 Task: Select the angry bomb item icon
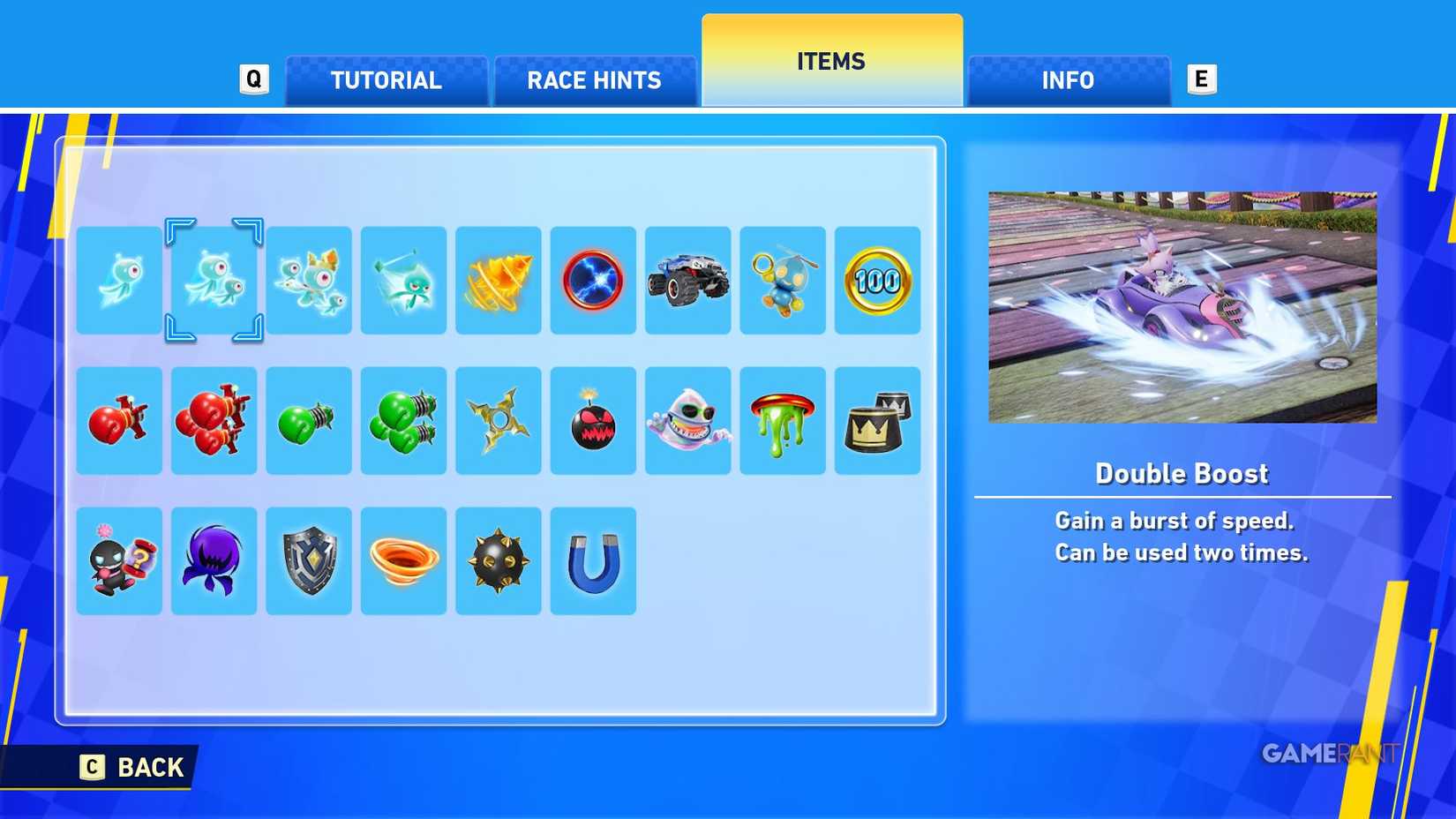pyautogui.click(x=593, y=419)
